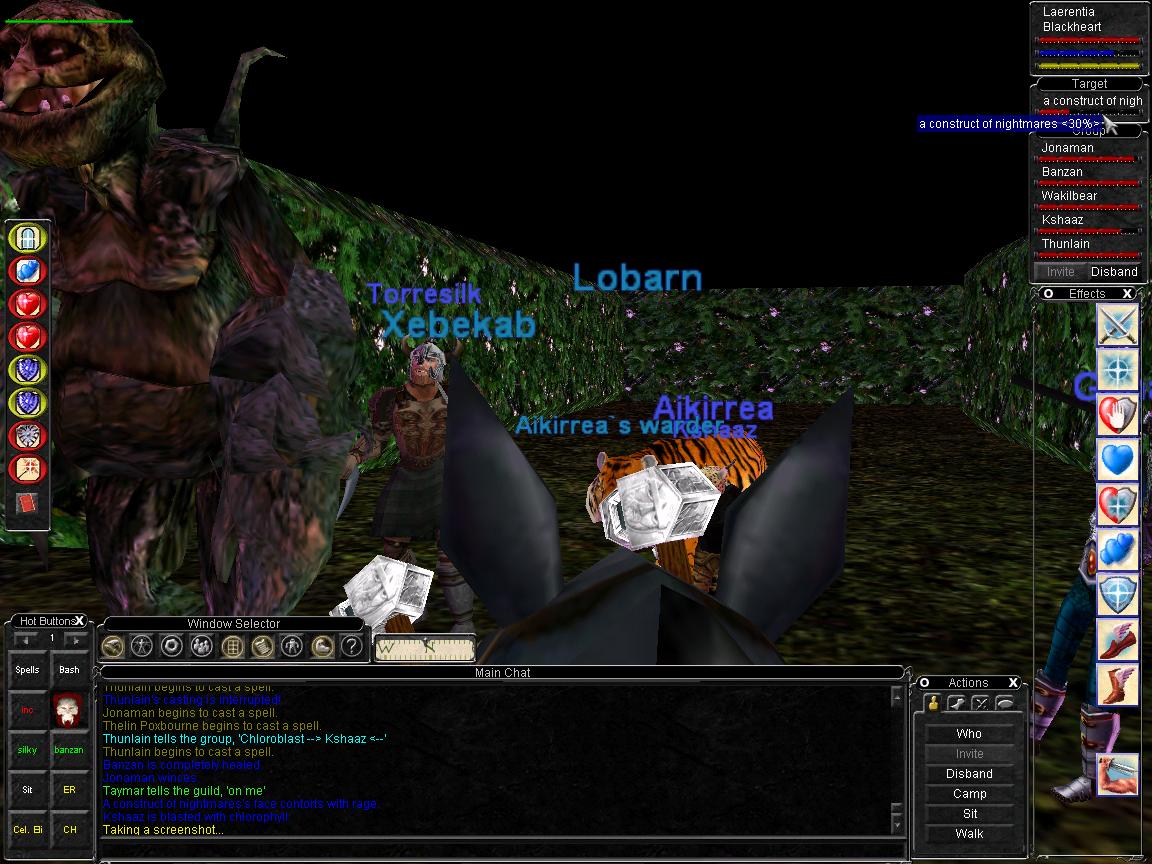Click the crossed swords buff icon

tap(1118, 325)
